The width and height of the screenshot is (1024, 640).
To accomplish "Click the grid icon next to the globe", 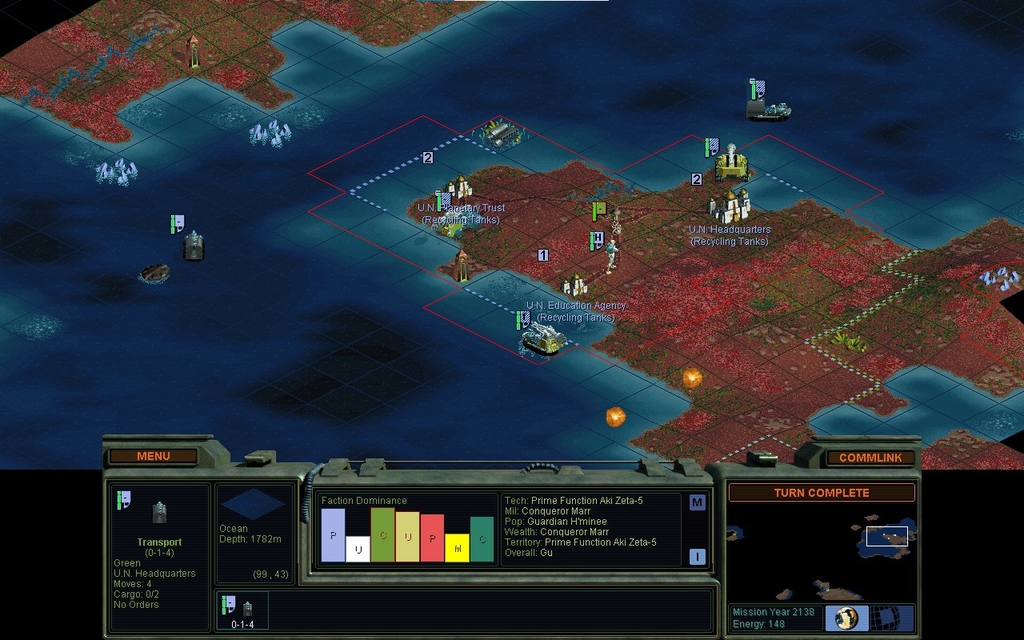I will click(x=884, y=617).
